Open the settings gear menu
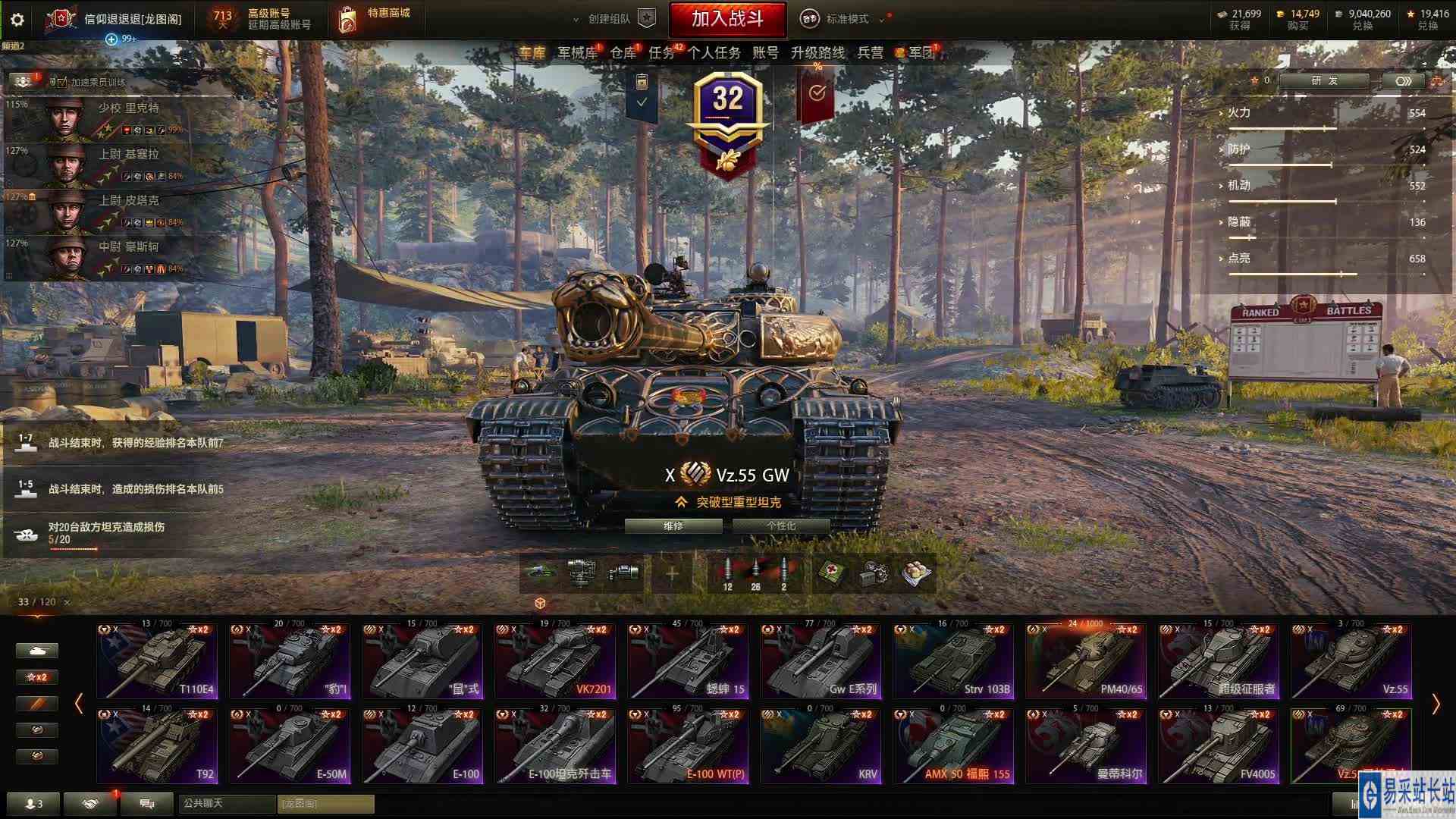 coord(17,20)
